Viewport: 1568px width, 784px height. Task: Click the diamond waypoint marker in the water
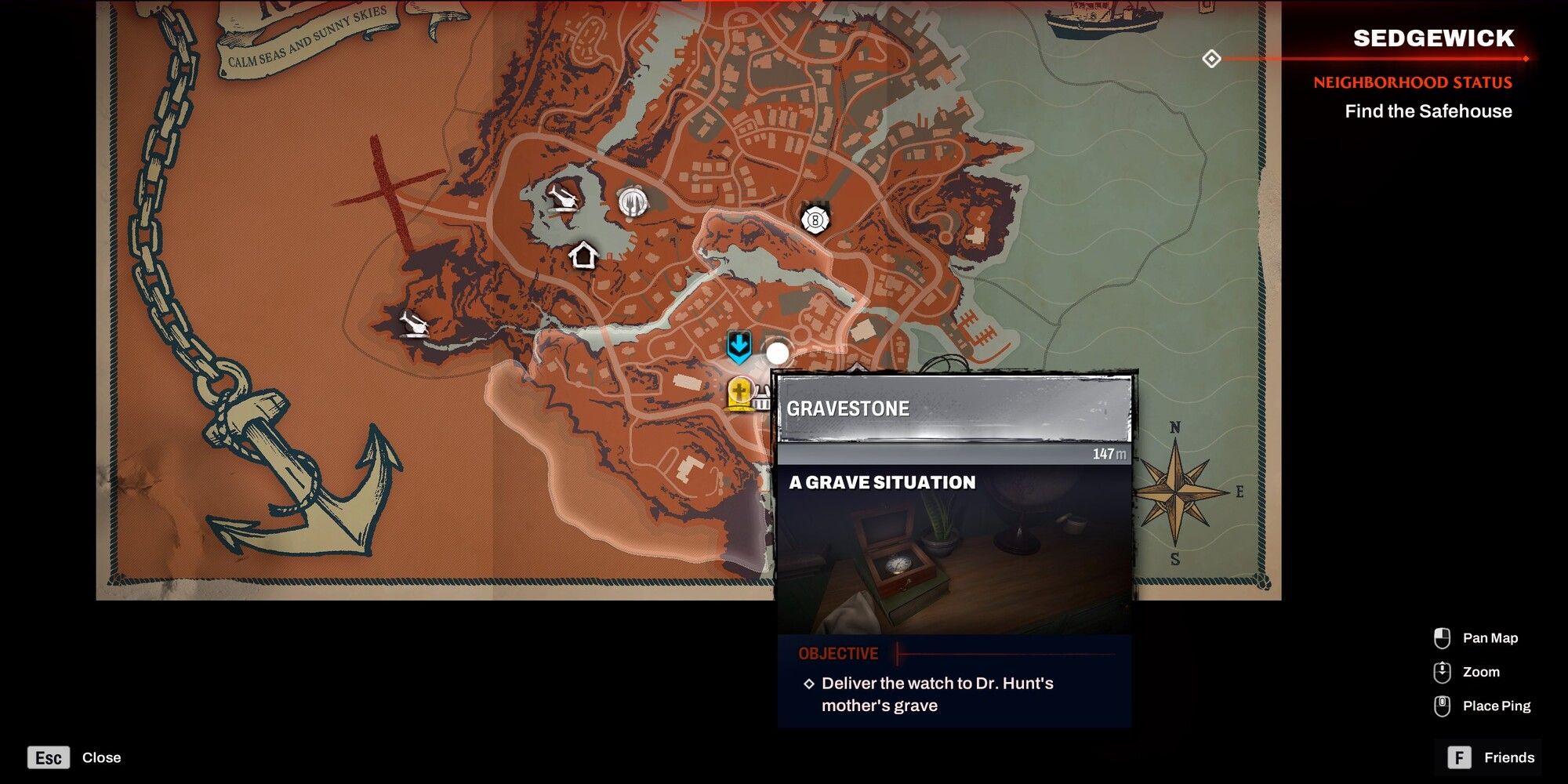(x=1214, y=58)
